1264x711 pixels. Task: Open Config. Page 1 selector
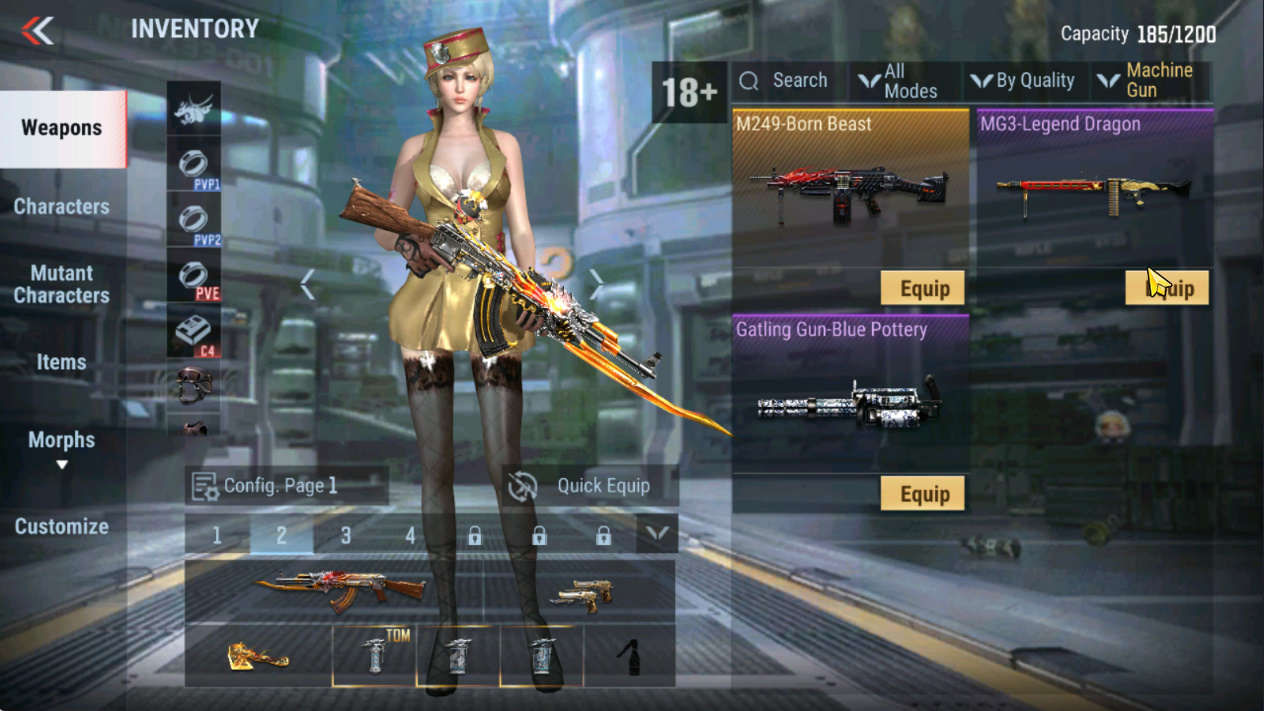[x=286, y=486]
